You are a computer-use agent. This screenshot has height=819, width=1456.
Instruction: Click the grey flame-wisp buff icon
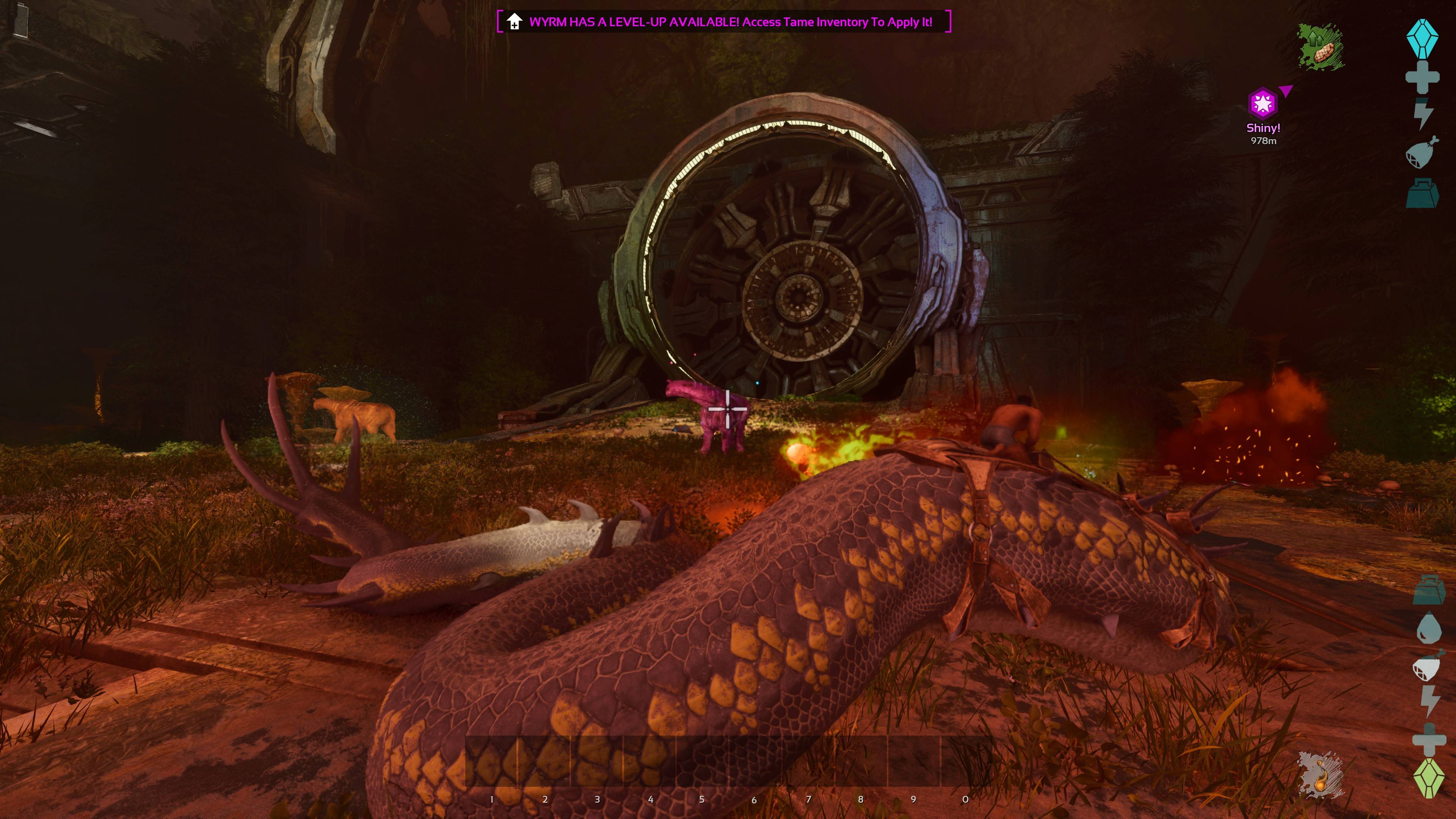click(x=1320, y=775)
